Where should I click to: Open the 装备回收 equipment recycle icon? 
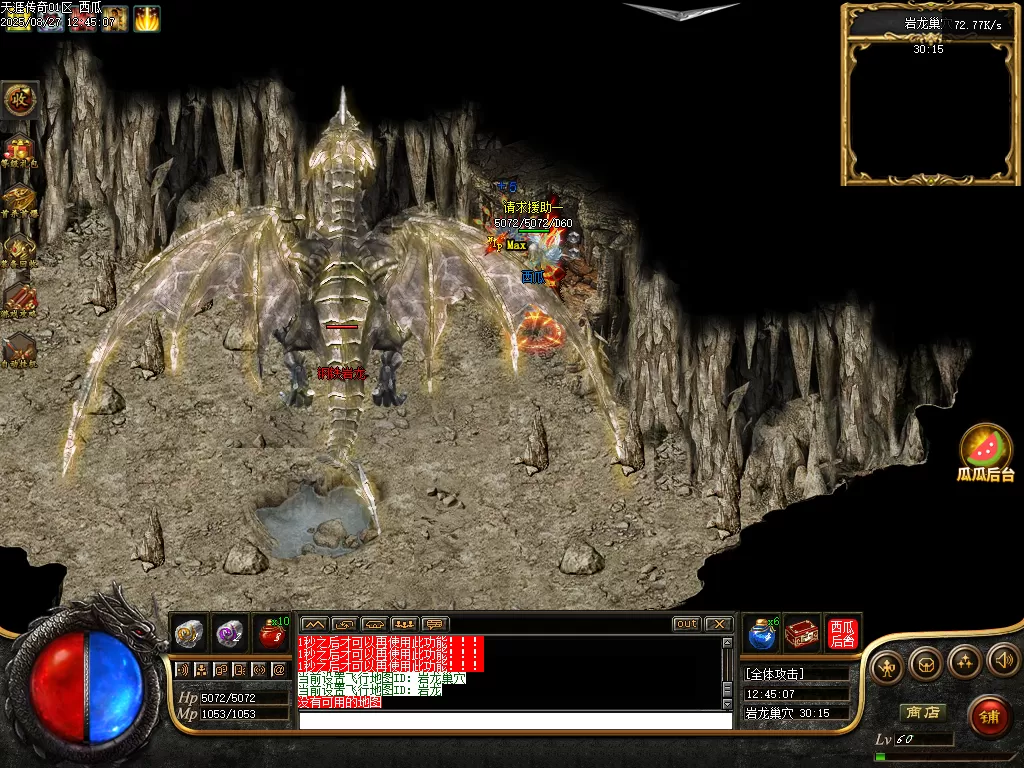tap(19, 248)
